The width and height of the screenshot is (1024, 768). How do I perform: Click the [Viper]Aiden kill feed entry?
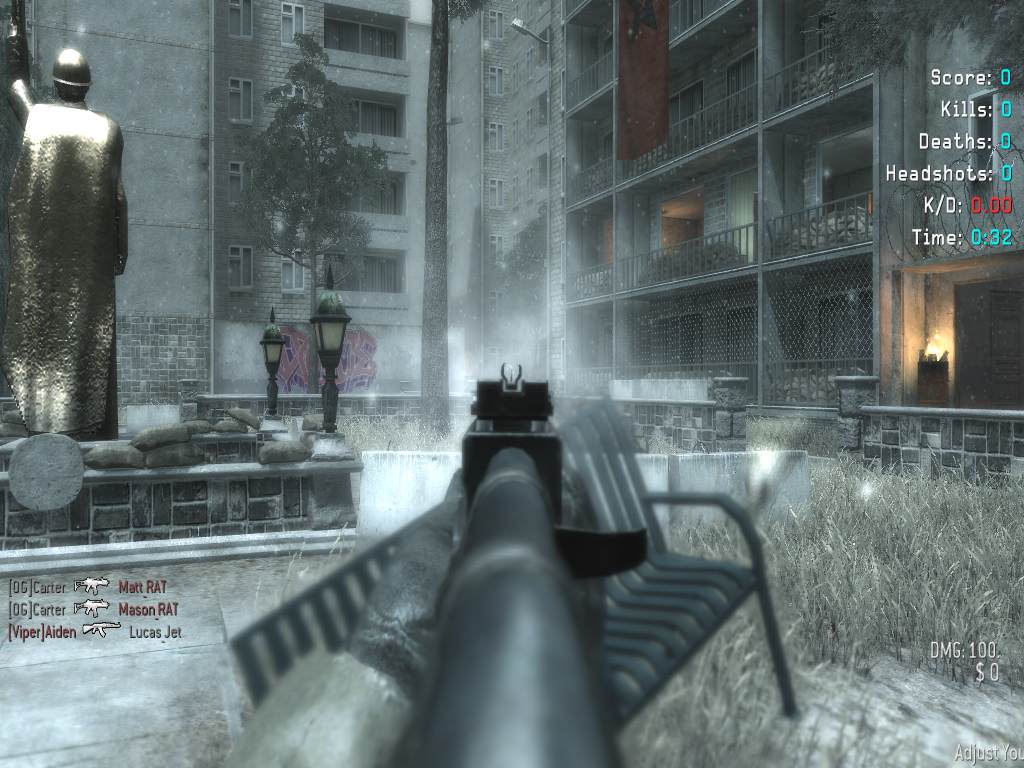coord(44,631)
